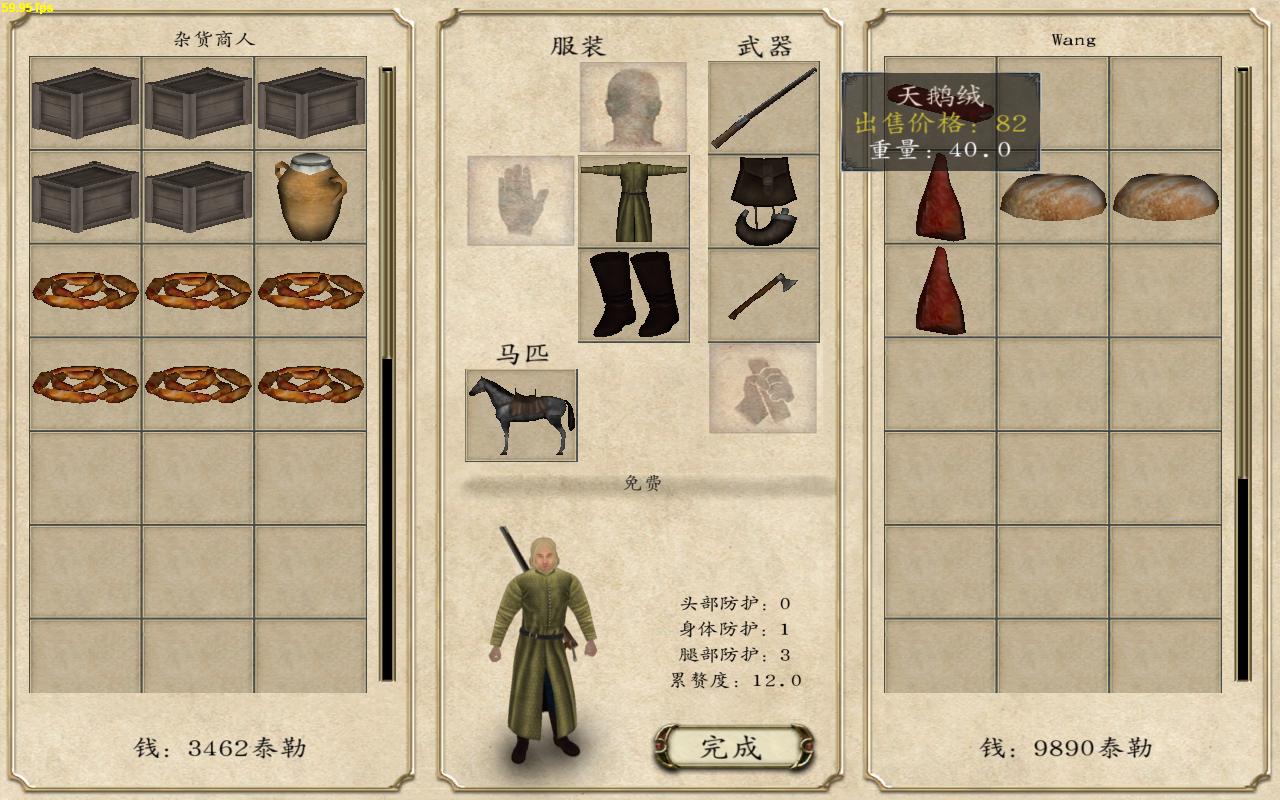Viewport: 1280px width, 800px height.
Task: Click the empty gloves slot
Action: pyautogui.click(x=521, y=201)
